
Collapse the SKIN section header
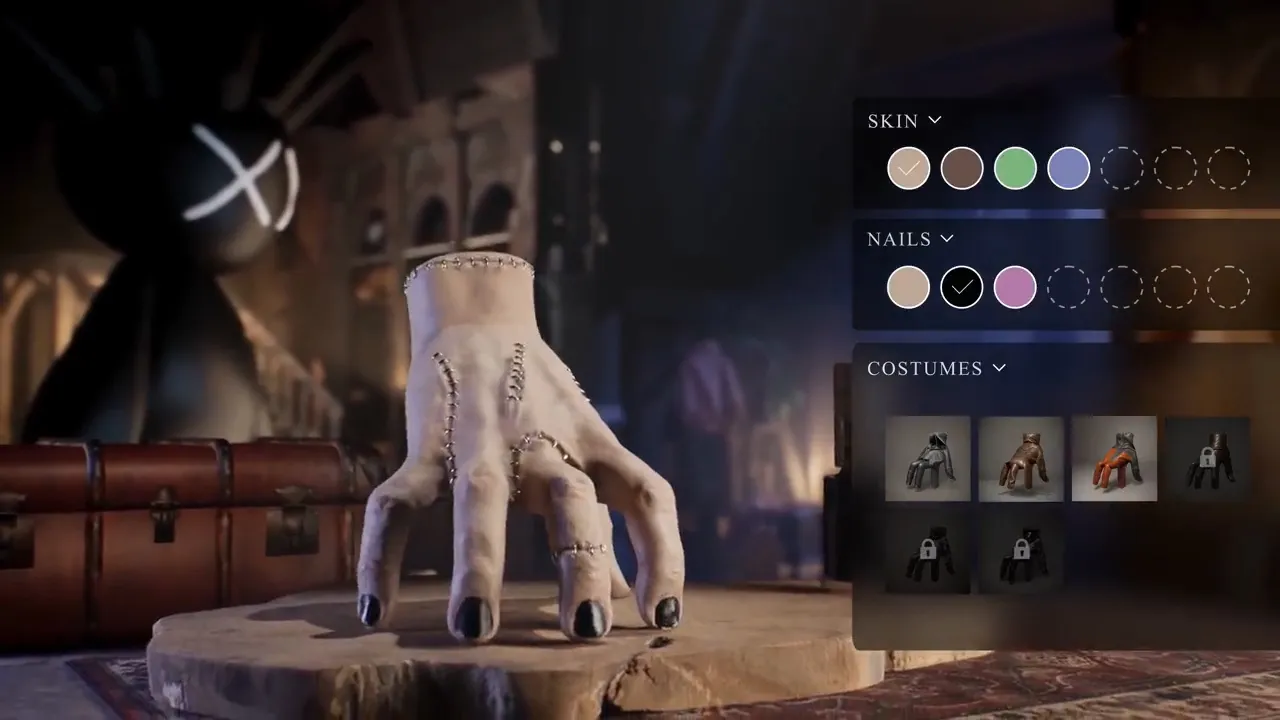[x=904, y=121]
